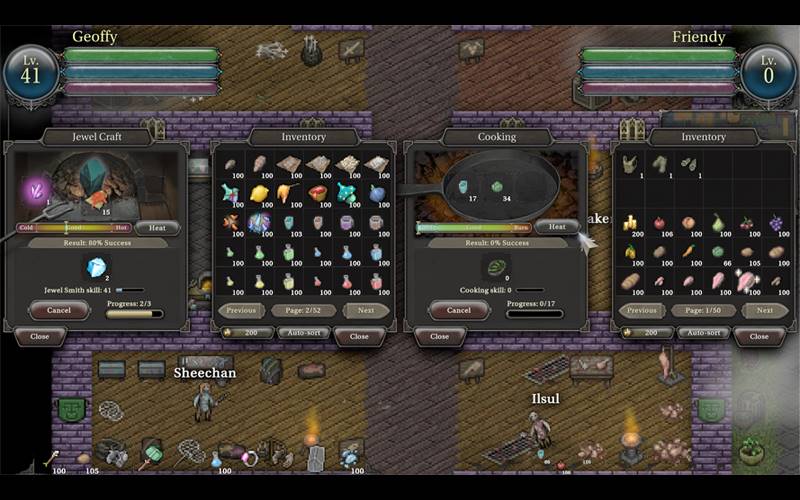800x500 pixels.
Task: Heat the pan in the Cooking panel
Action: (556, 227)
